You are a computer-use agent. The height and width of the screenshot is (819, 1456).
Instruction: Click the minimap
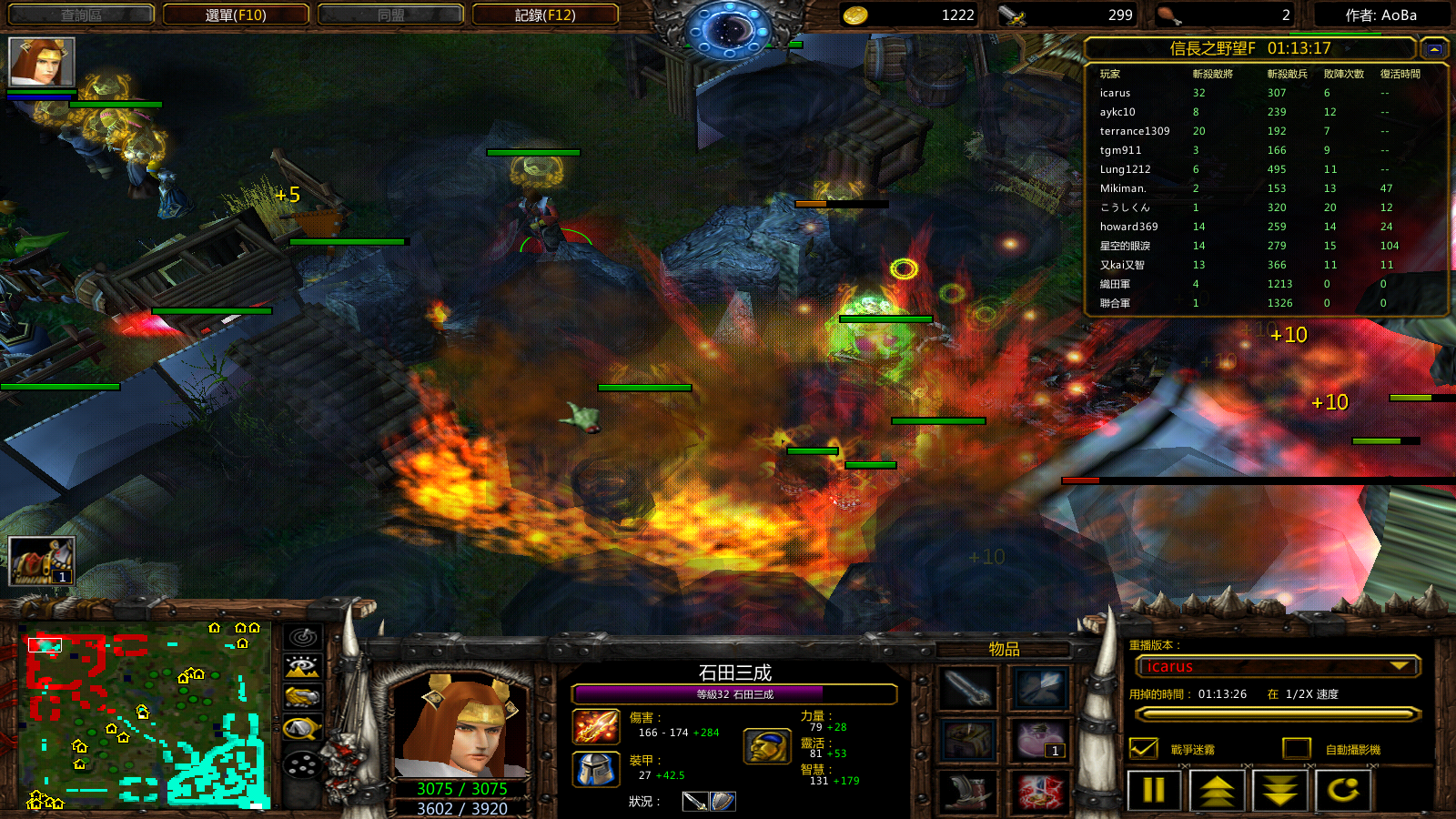click(144, 716)
